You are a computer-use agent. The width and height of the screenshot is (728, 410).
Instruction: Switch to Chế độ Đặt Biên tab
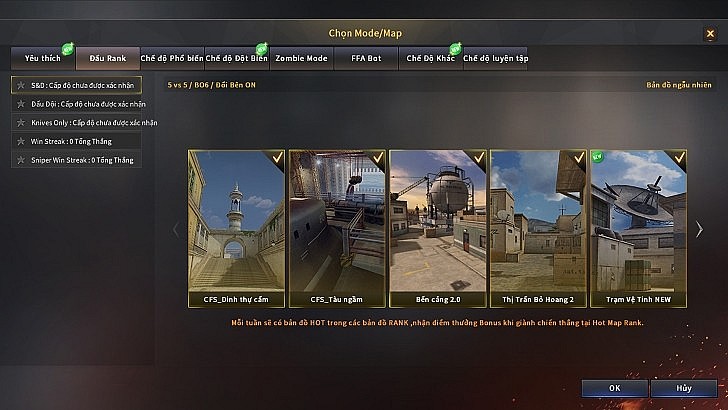236,59
